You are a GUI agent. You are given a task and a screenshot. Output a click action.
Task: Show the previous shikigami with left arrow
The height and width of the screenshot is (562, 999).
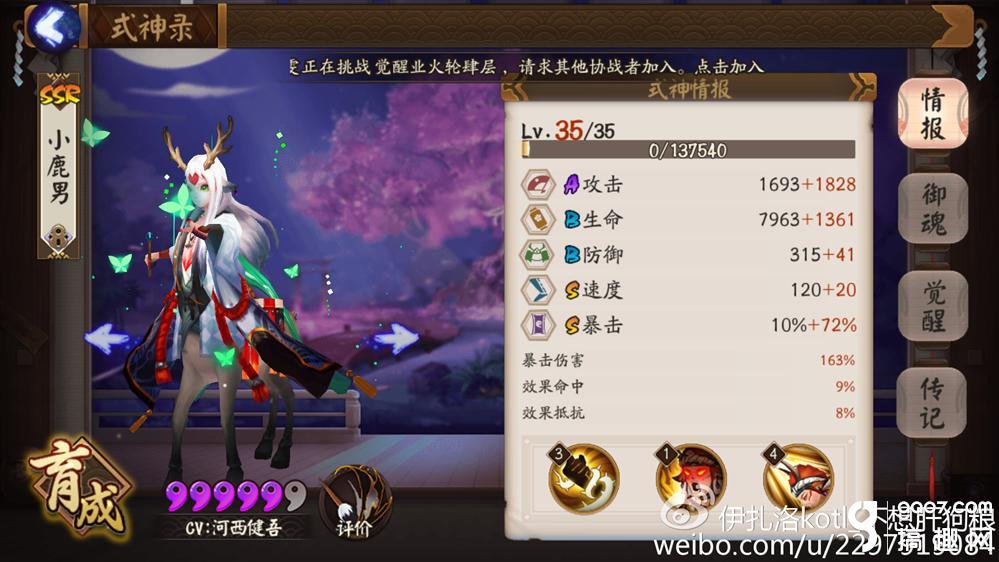pyautogui.click(x=109, y=338)
